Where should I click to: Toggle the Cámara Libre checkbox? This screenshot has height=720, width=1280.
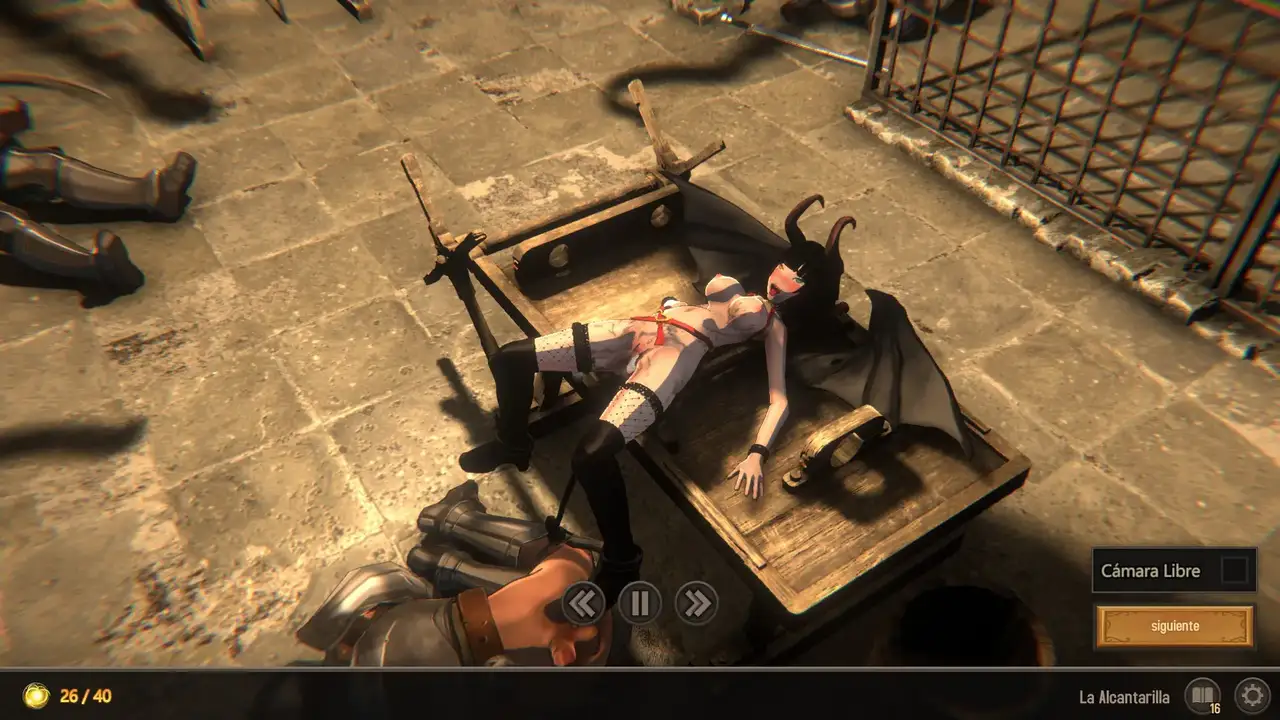point(1235,571)
